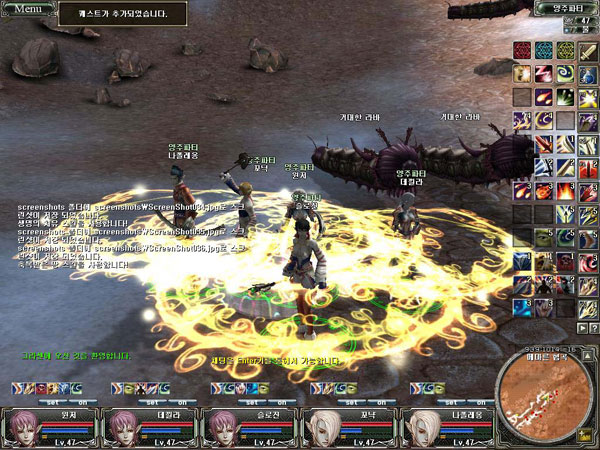This screenshot has width=600, height=450.
Task: Select party member 슬로컨's portrait
Action: 222,427
